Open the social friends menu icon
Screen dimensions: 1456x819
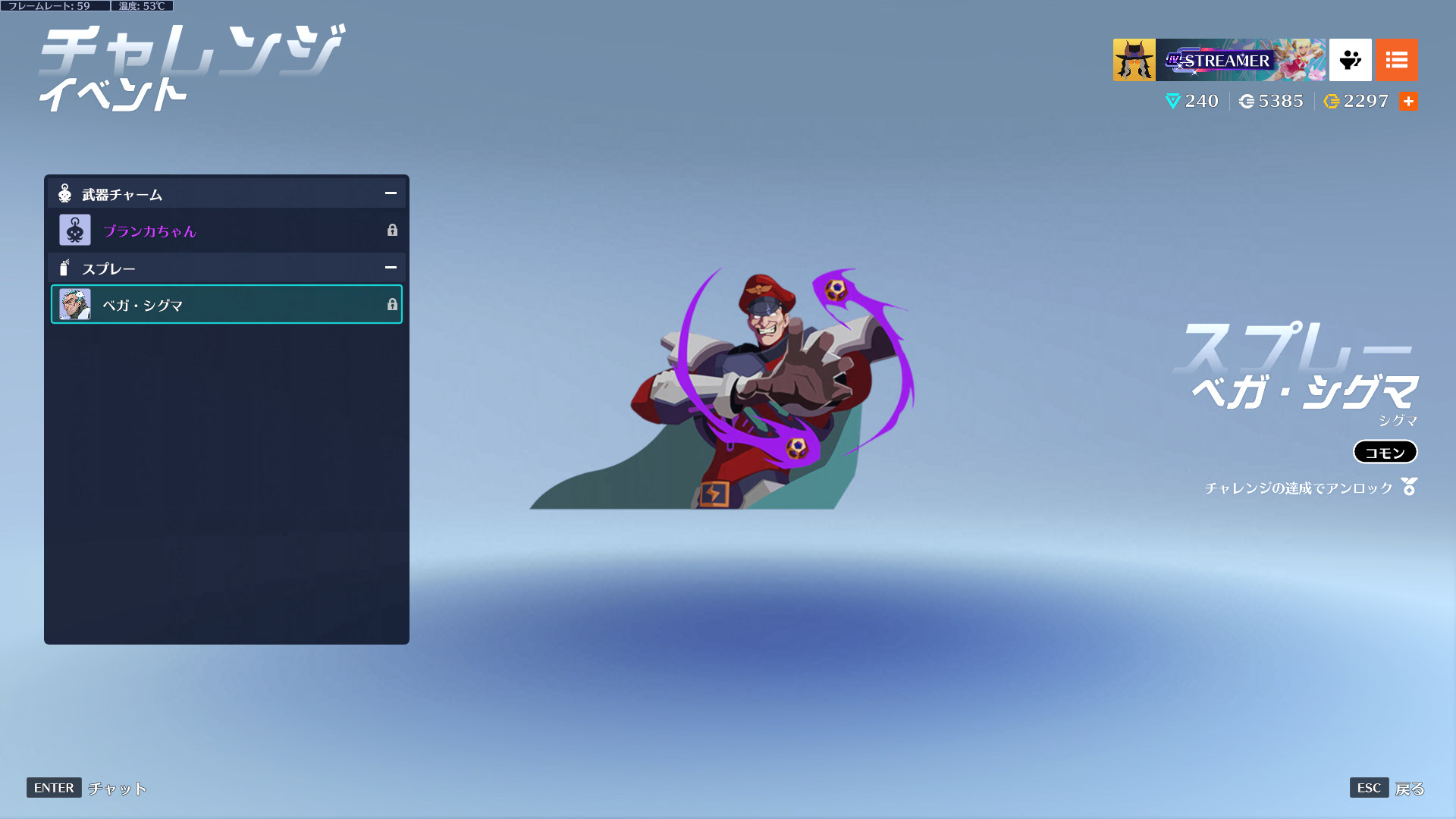[1350, 60]
